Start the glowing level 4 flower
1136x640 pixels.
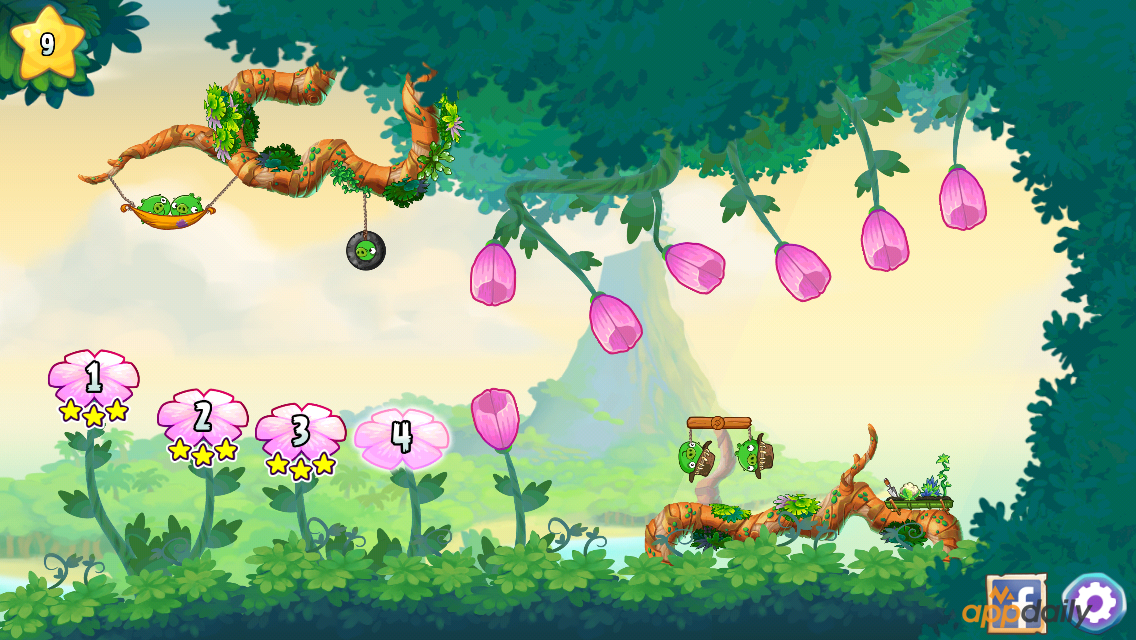coord(402,438)
